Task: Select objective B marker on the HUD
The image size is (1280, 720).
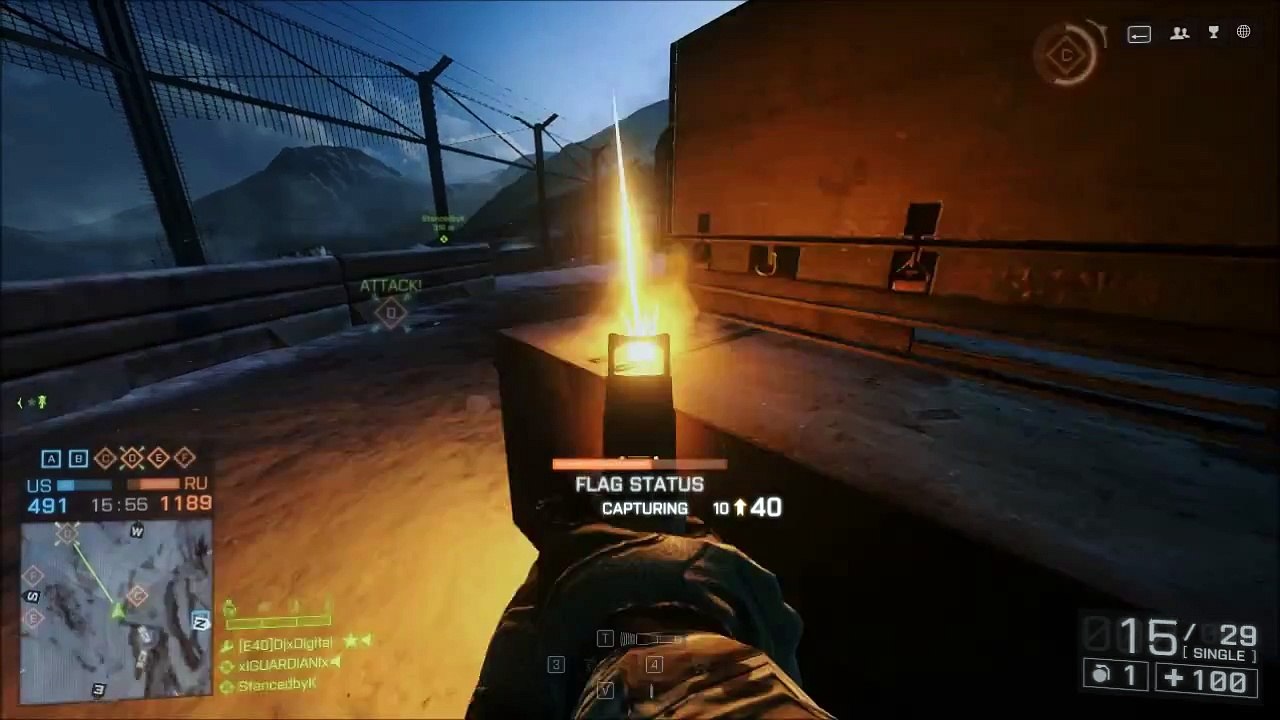Action: pos(78,458)
